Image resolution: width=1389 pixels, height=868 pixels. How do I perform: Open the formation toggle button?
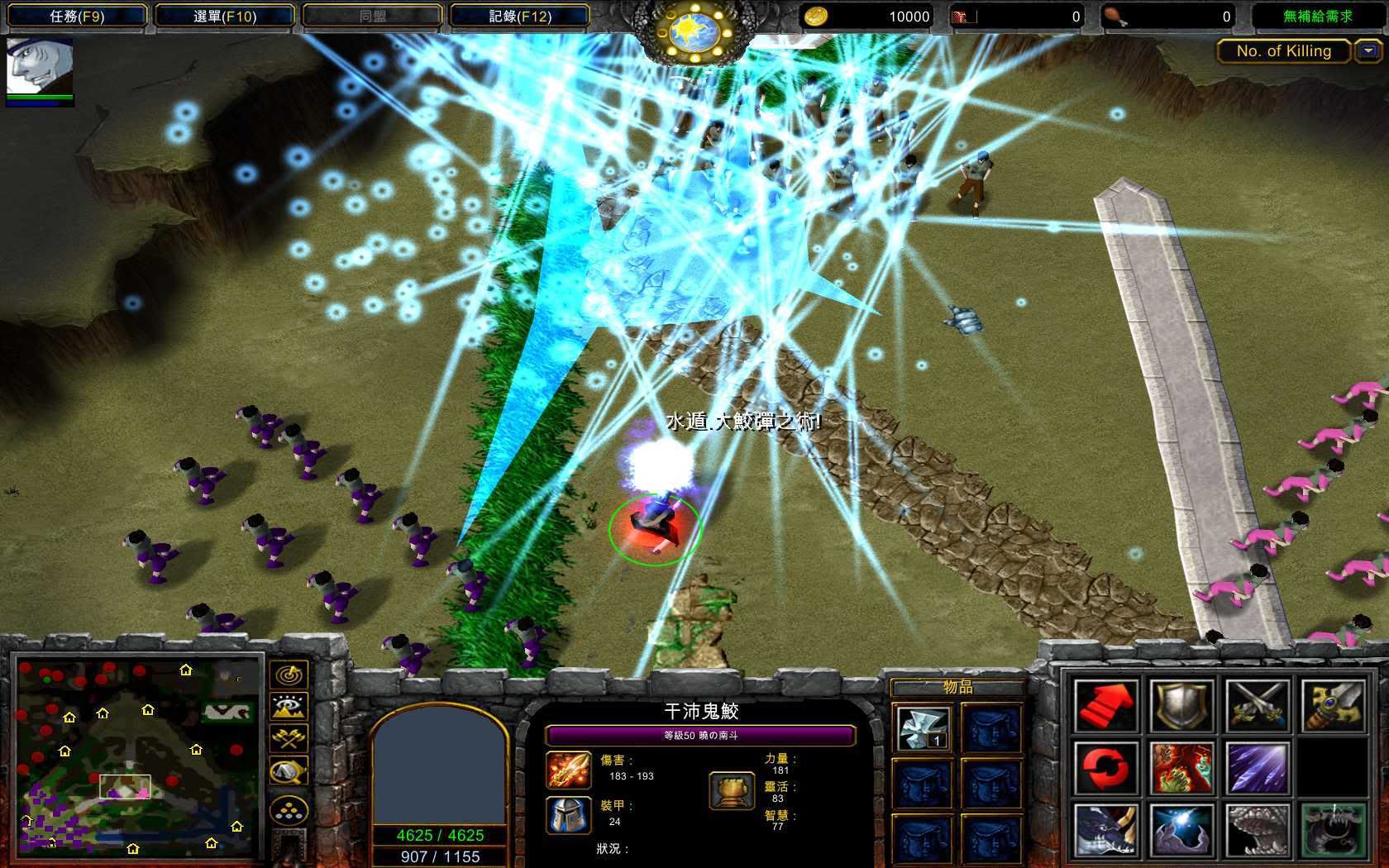click(289, 810)
